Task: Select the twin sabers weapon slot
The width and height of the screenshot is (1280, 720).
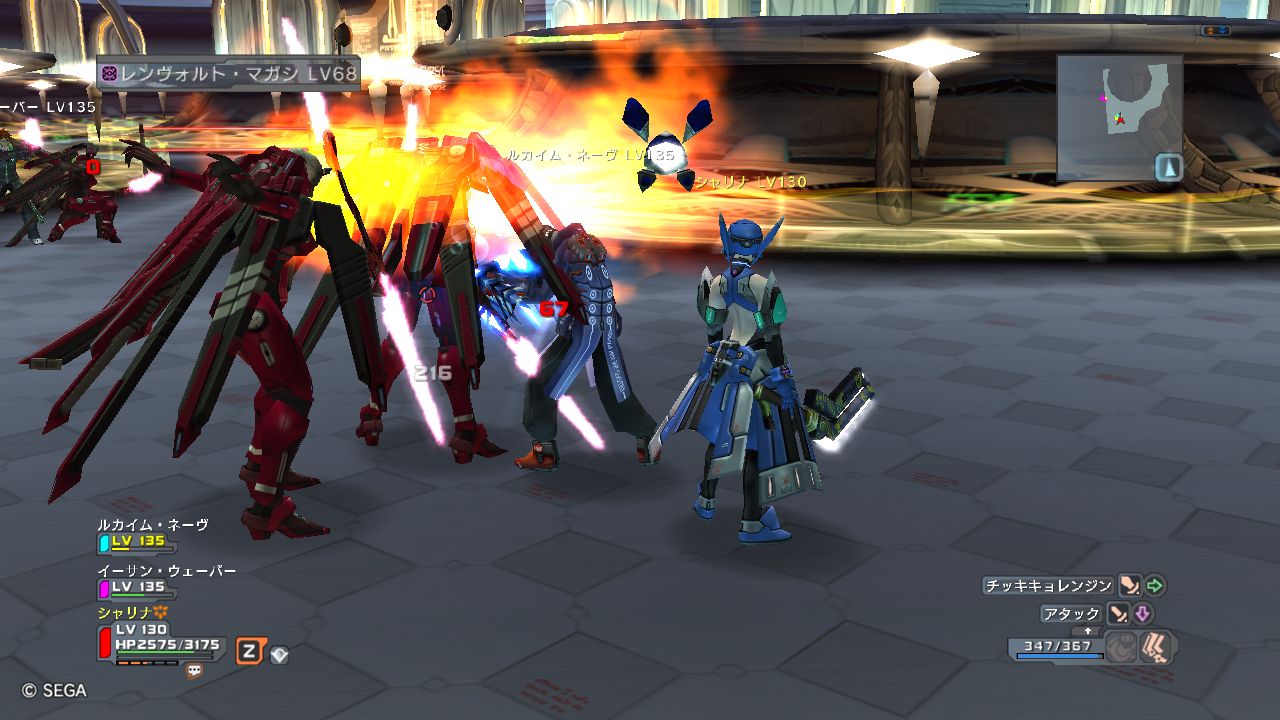Action: click(x=1157, y=647)
